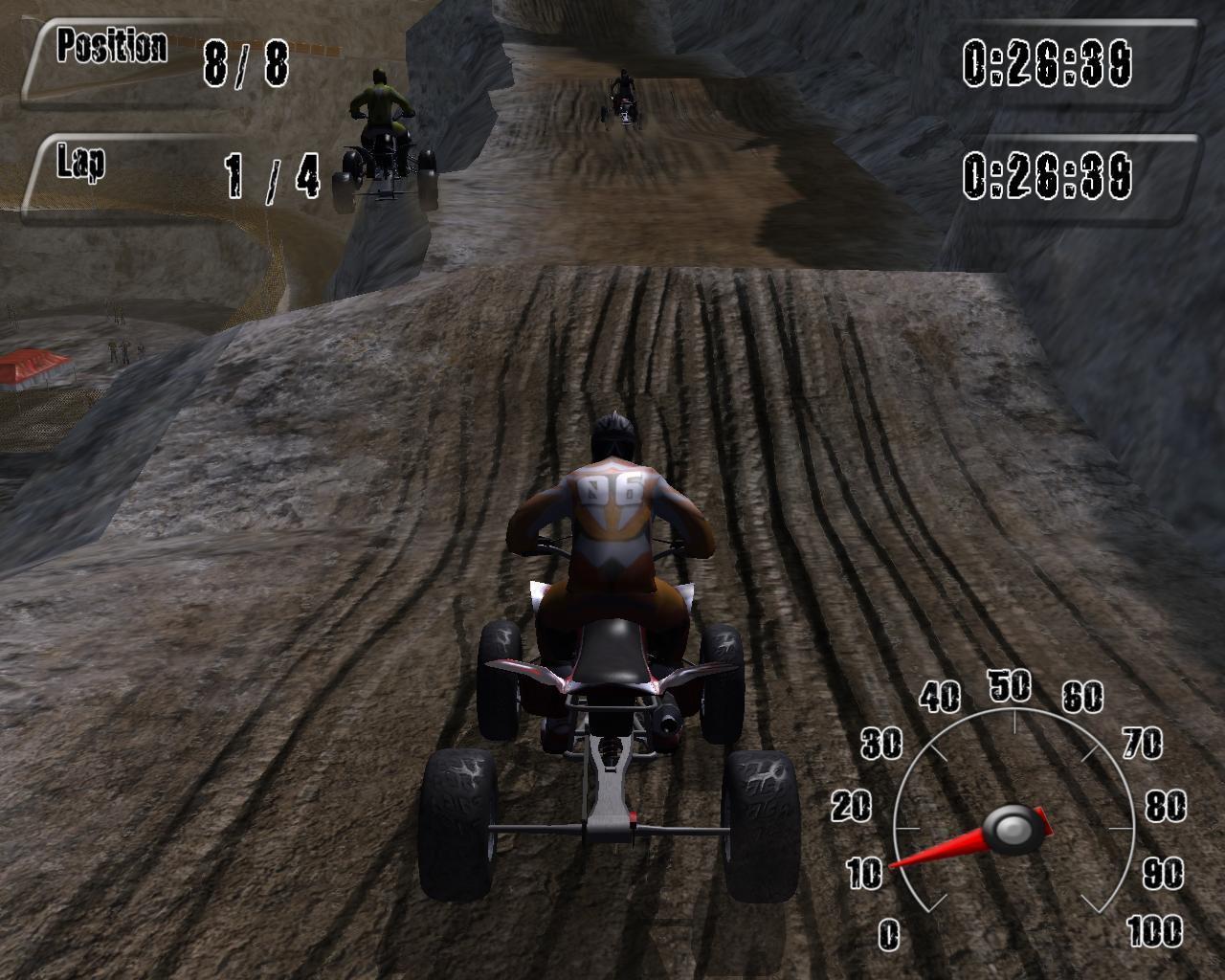Click the distant rider at hill crest
Image resolution: width=1225 pixels, height=980 pixels.
coord(623,91)
